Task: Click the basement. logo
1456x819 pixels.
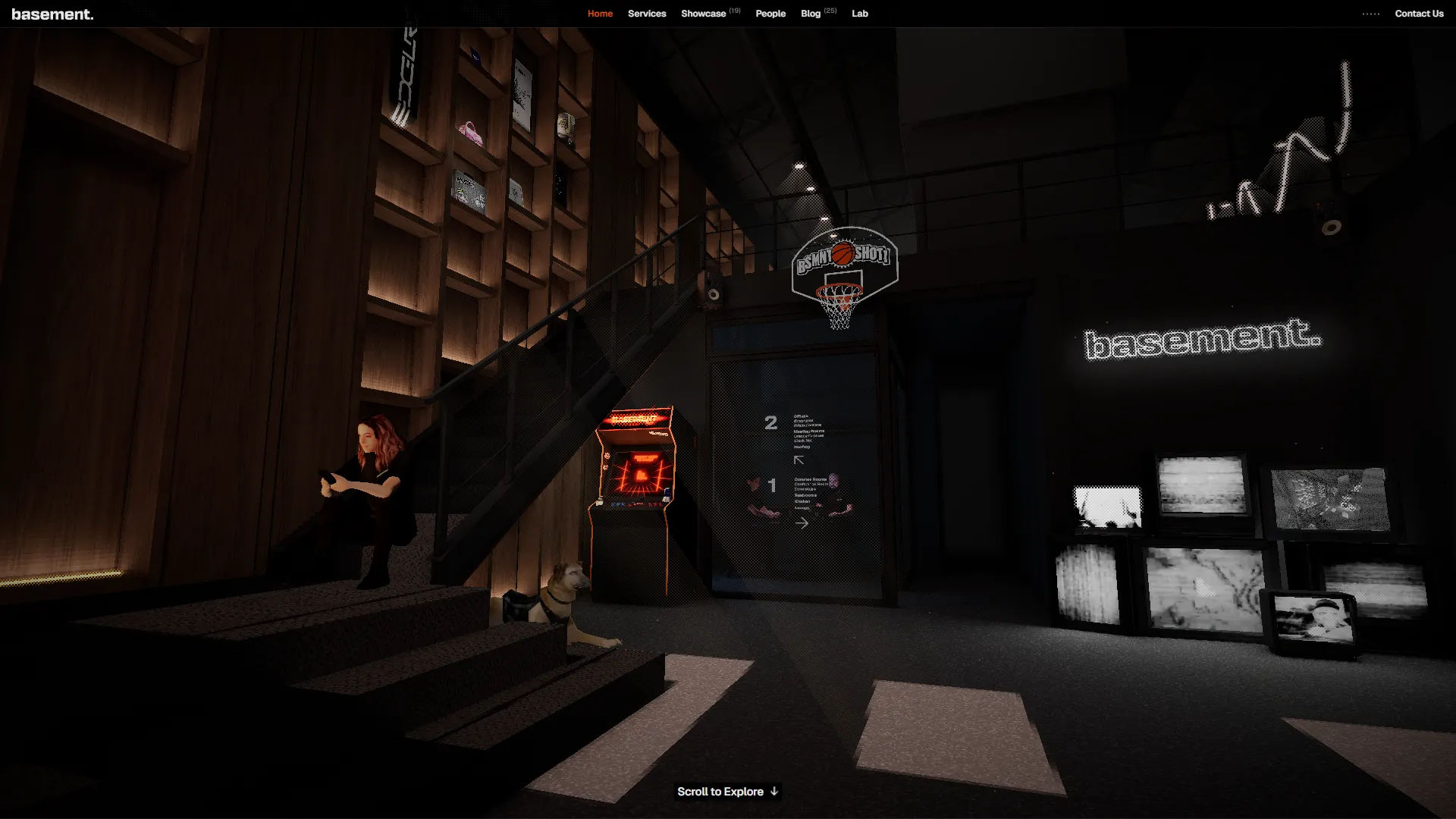Action: 52,14
